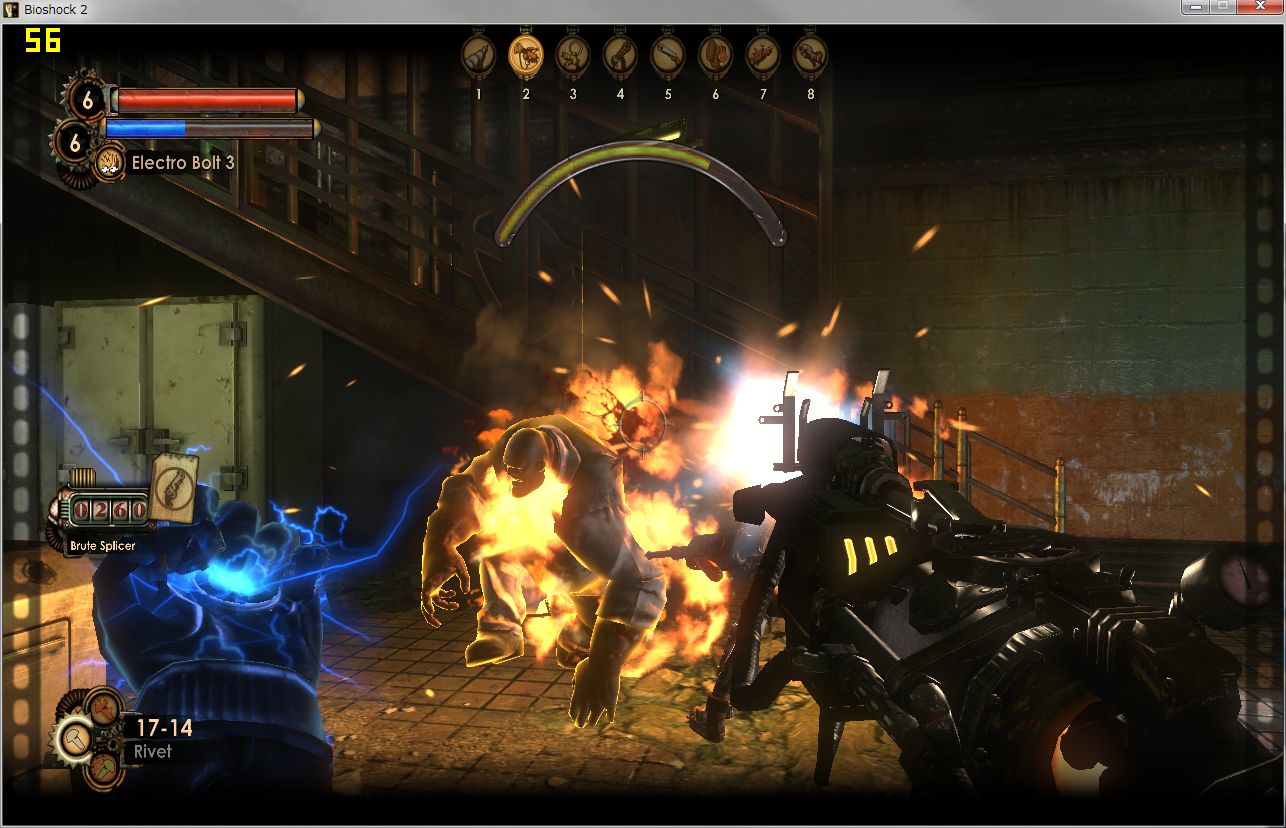
Task: Choose the highlighted rivet gun weapon slot
Action: coord(526,54)
